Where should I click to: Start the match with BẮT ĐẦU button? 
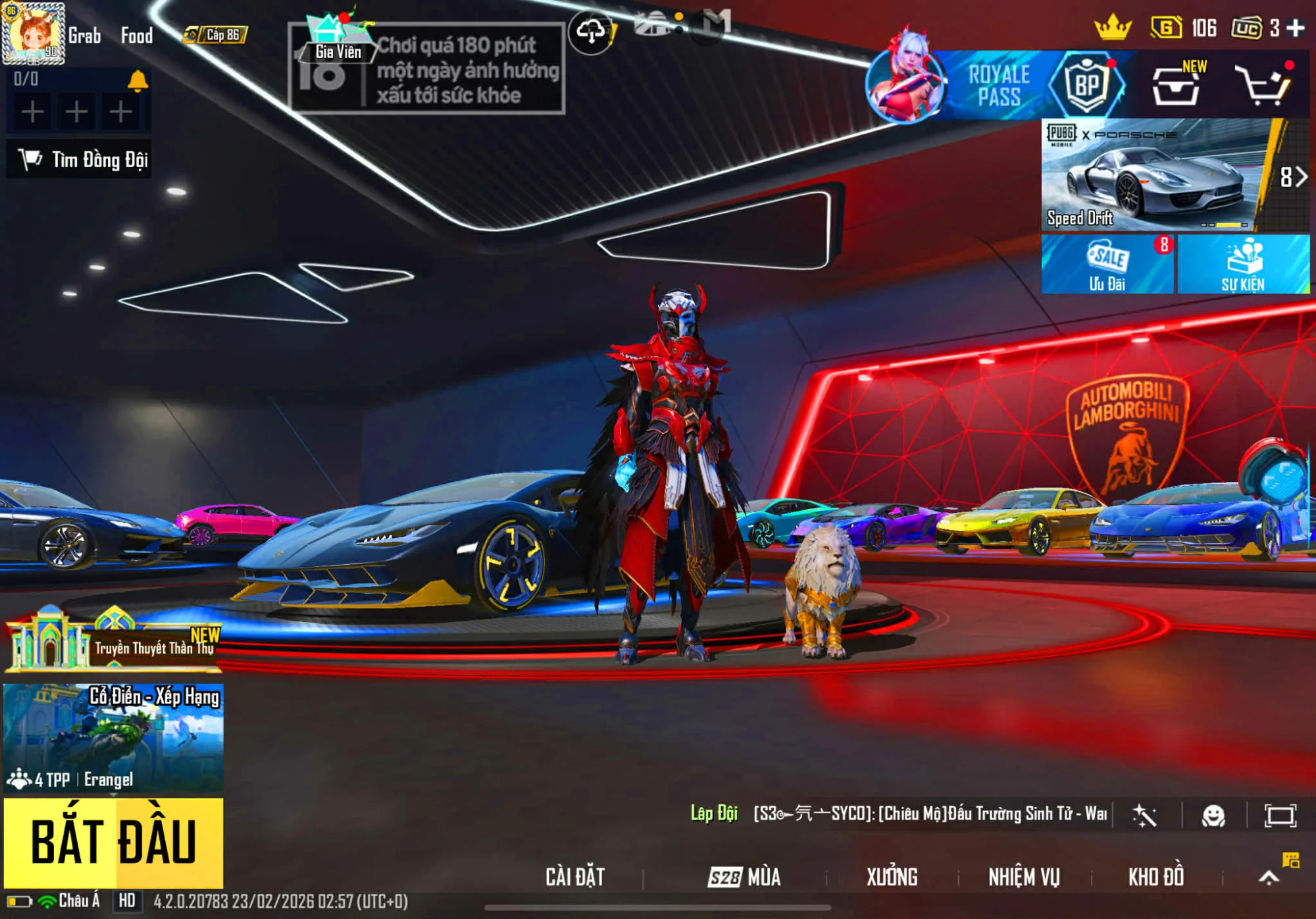click(113, 841)
